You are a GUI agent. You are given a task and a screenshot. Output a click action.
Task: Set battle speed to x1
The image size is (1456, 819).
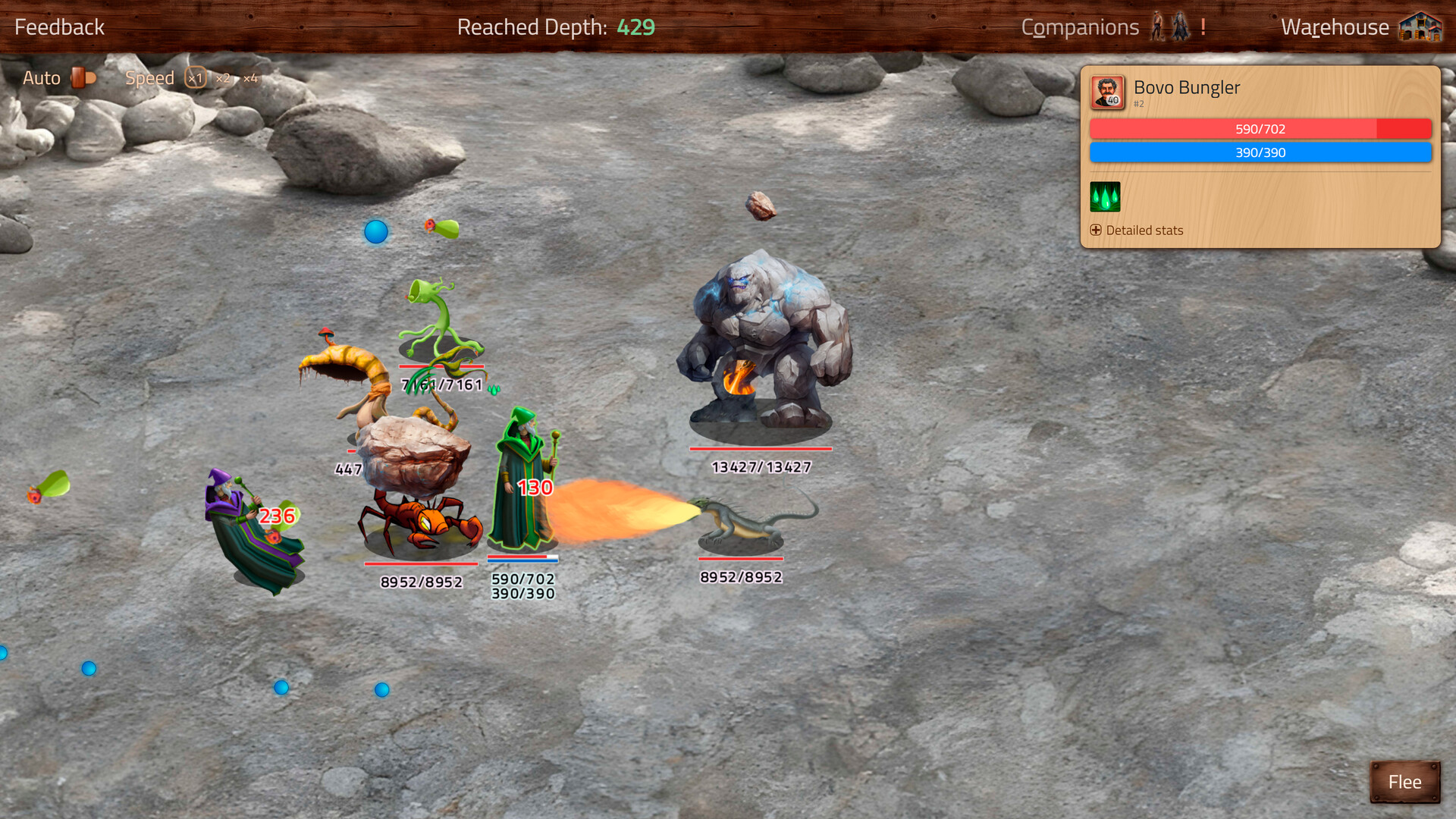point(196,78)
